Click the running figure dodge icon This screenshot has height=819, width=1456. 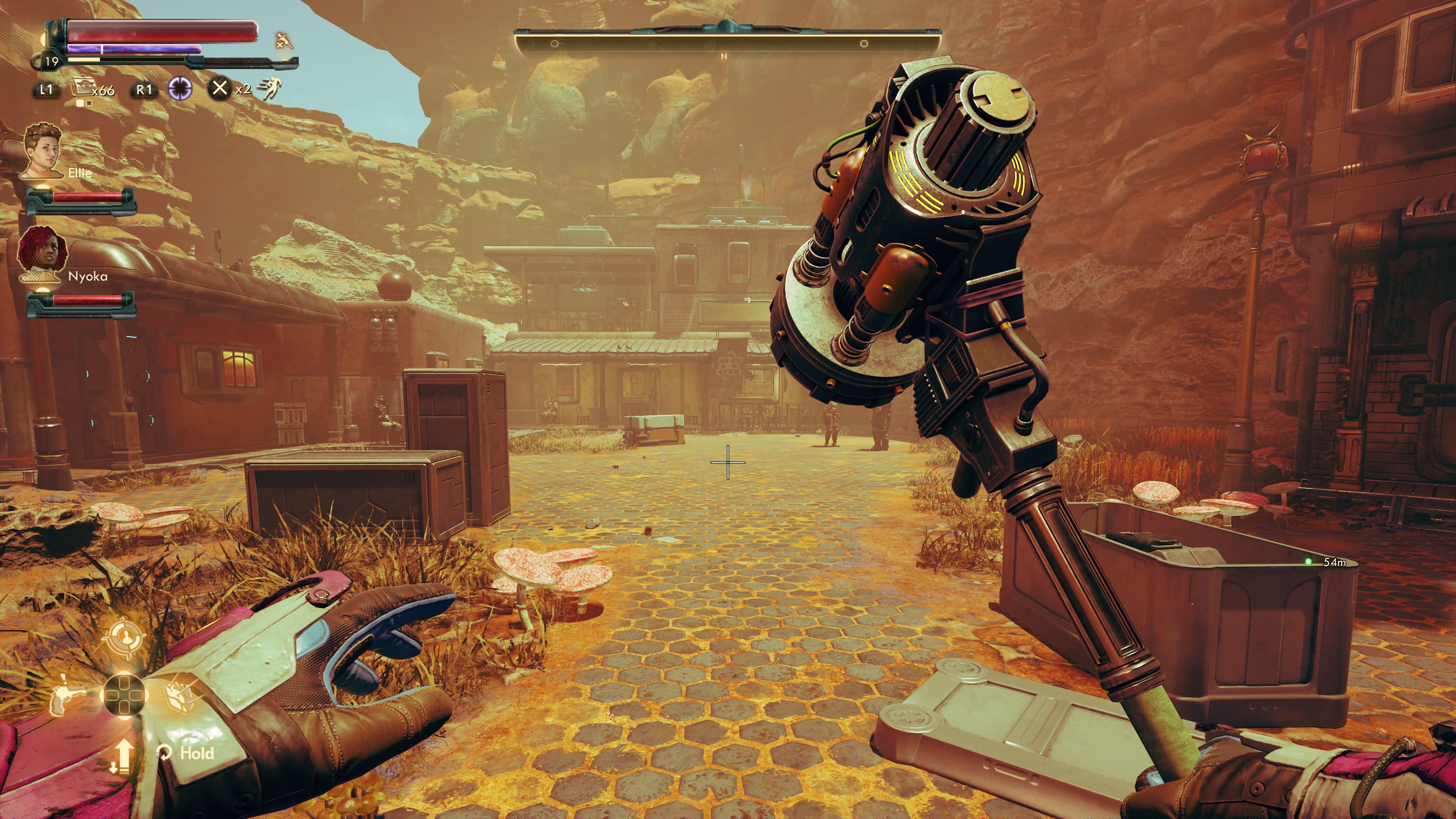coord(270,88)
